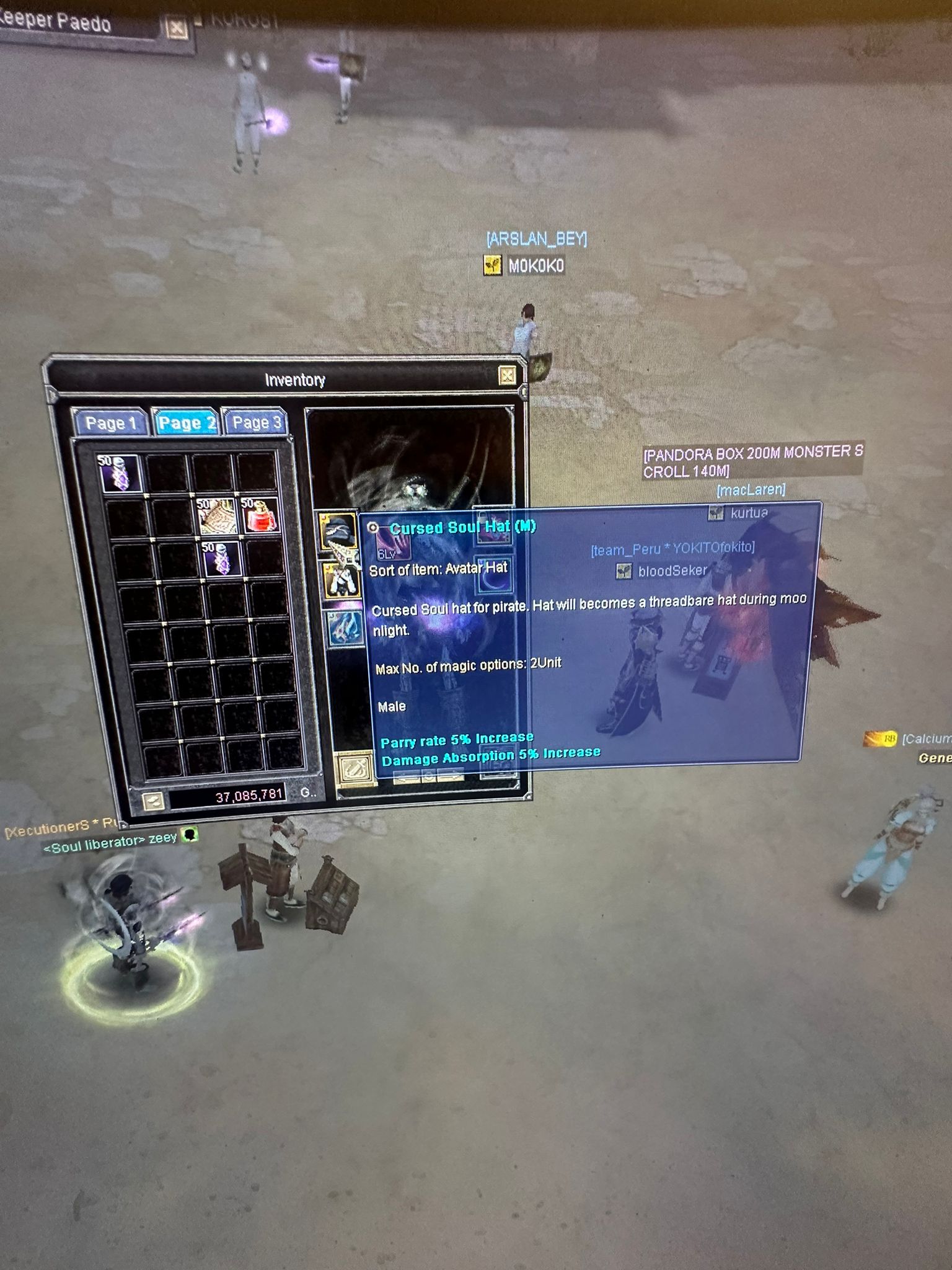Select the Page 2 inventory tab
Viewport: 952px width, 1270px height.
[x=186, y=423]
